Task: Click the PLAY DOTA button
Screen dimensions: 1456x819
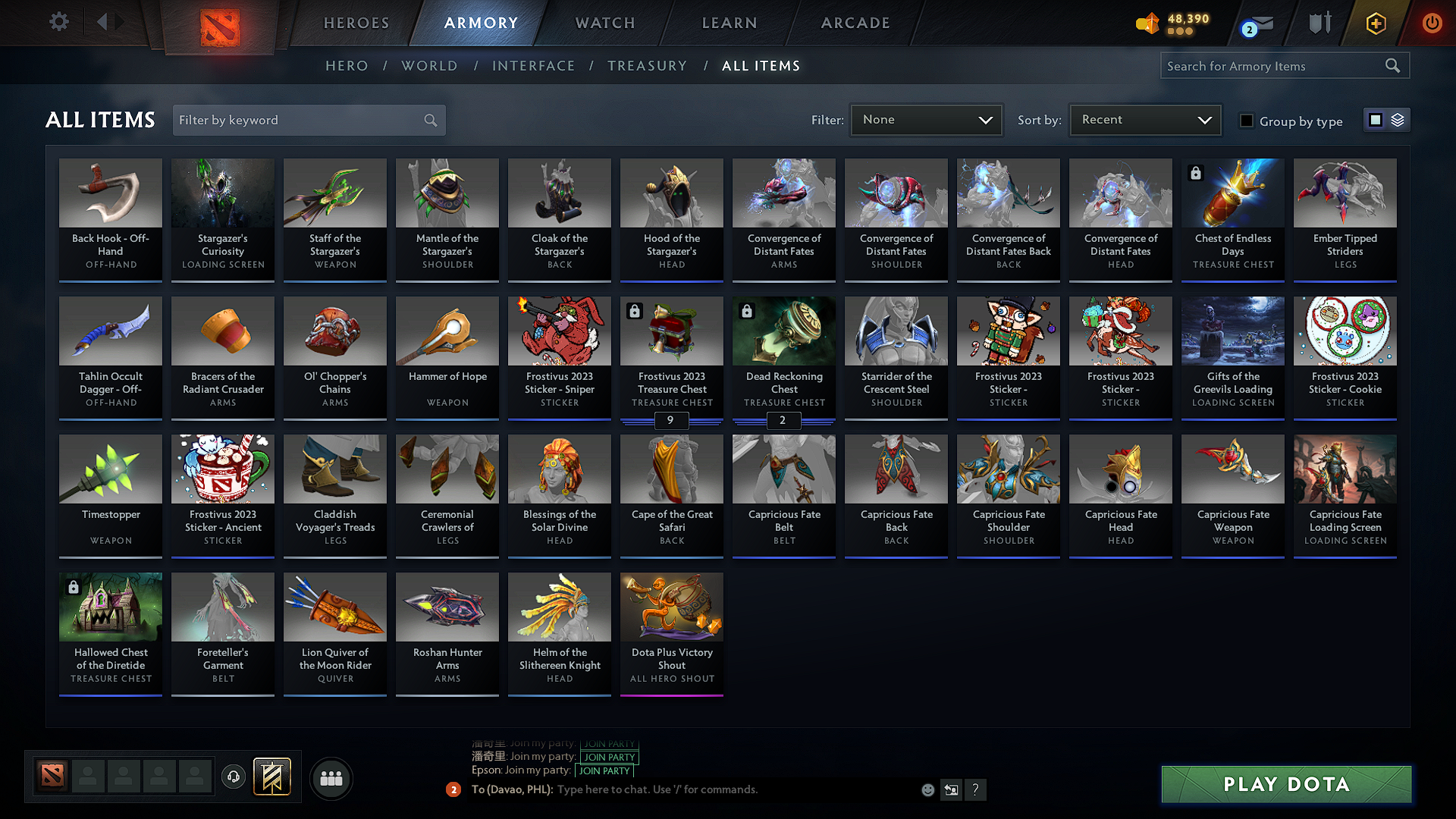Action: point(1285,785)
